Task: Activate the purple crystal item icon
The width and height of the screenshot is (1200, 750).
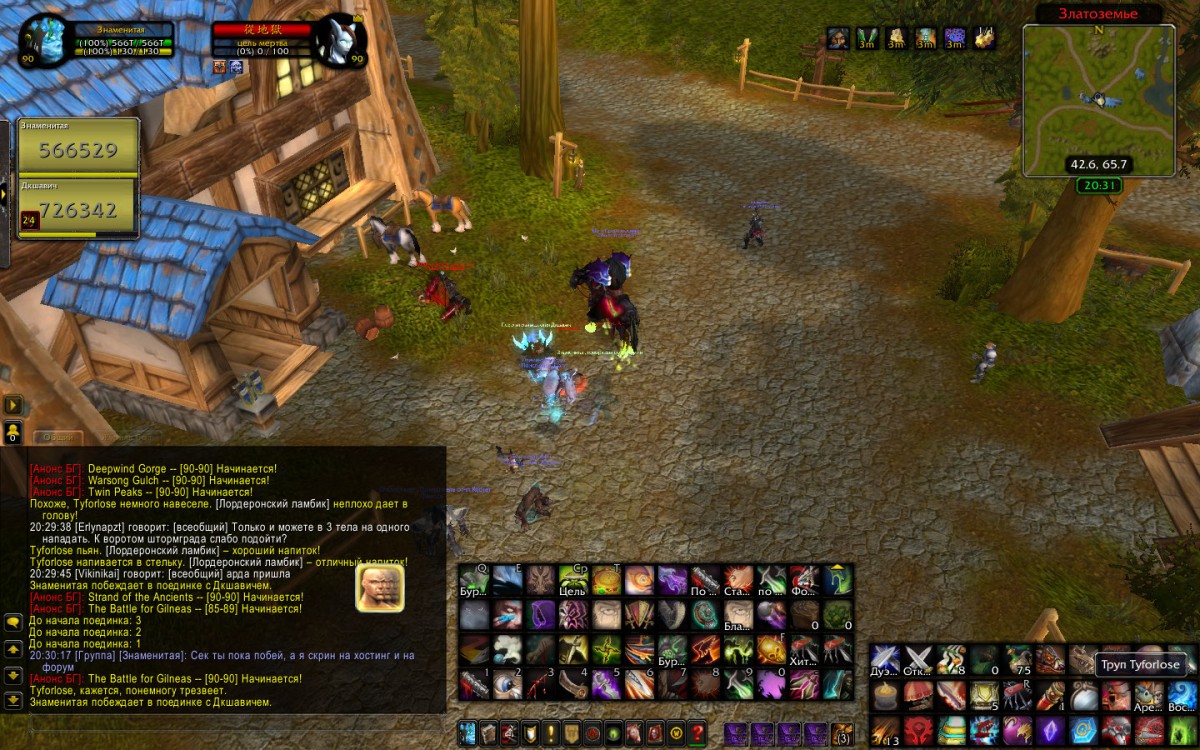Action: point(1050,728)
